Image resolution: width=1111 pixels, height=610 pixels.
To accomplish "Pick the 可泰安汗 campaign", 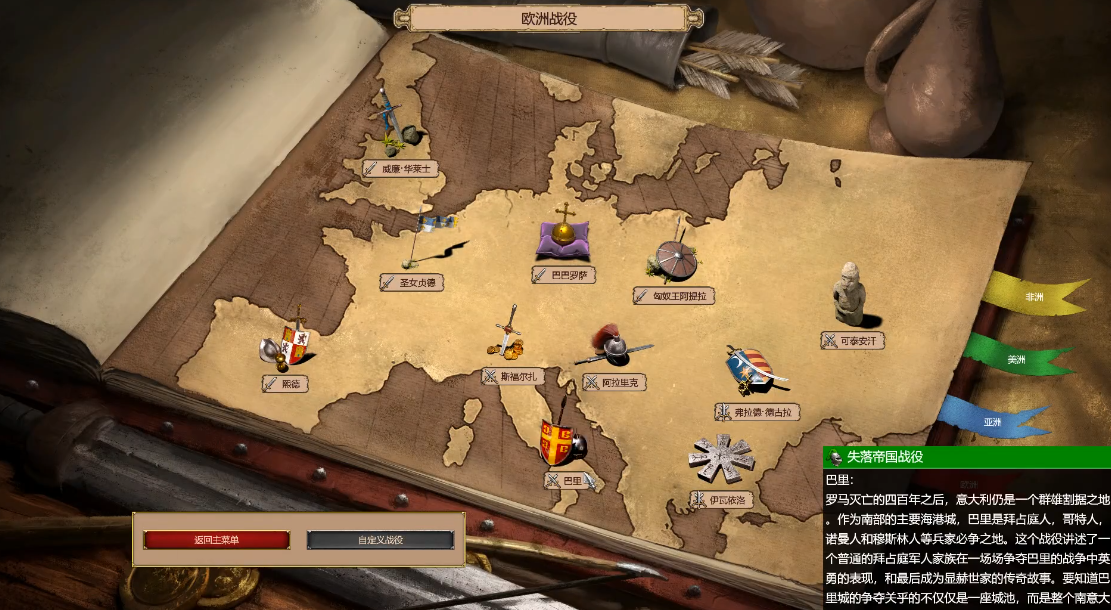I will point(853,341).
